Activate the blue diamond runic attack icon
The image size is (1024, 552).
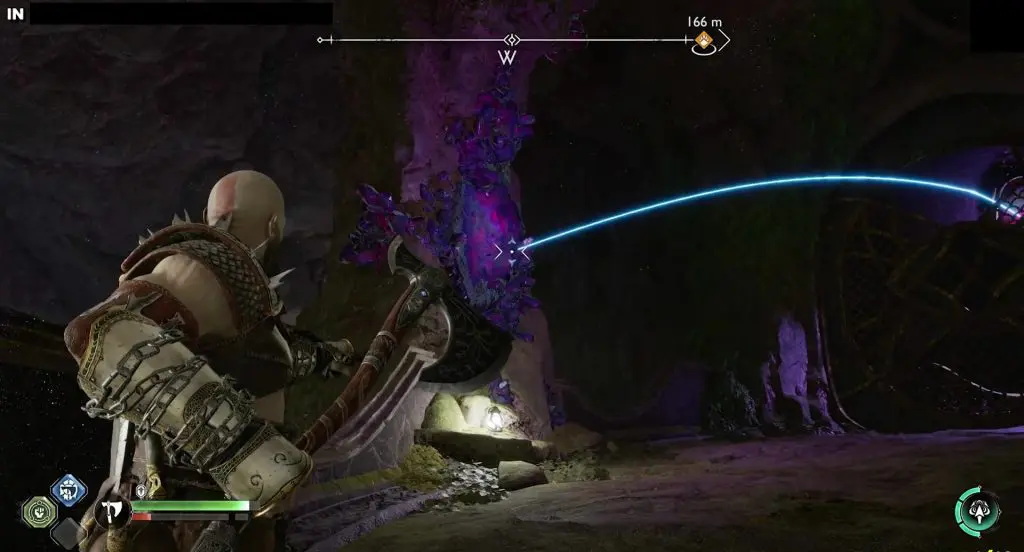69,490
